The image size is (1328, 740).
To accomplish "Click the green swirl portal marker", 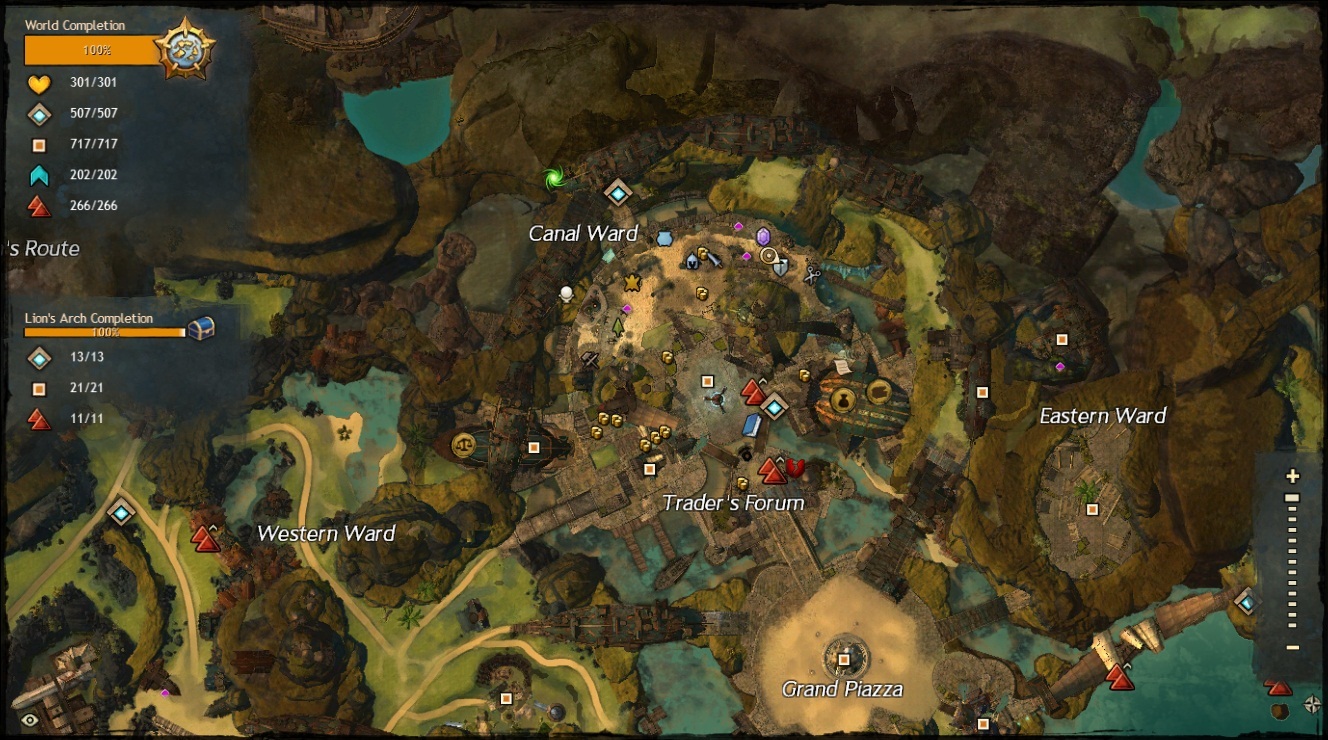I will (553, 179).
